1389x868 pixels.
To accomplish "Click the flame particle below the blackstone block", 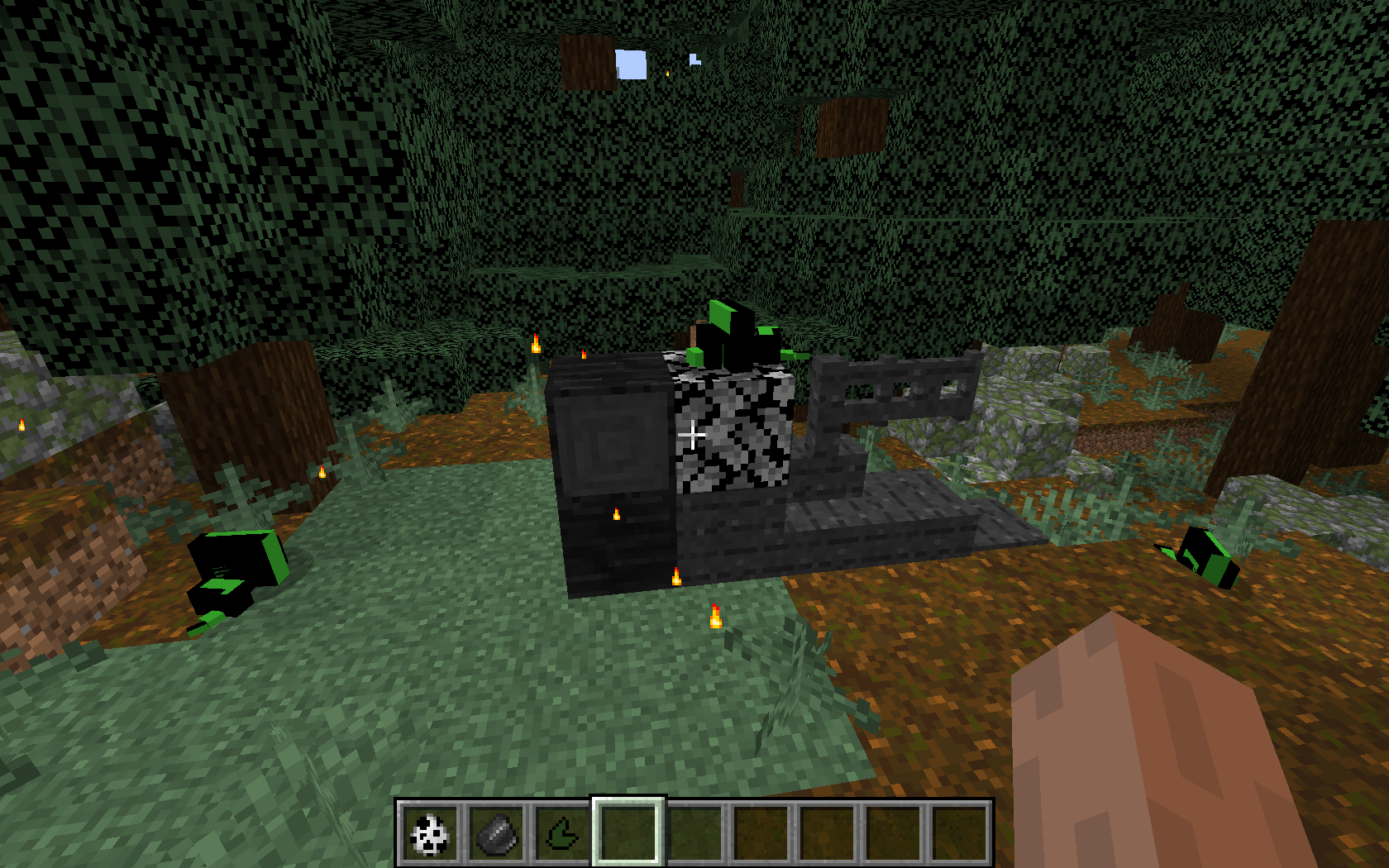I will (x=616, y=513).
